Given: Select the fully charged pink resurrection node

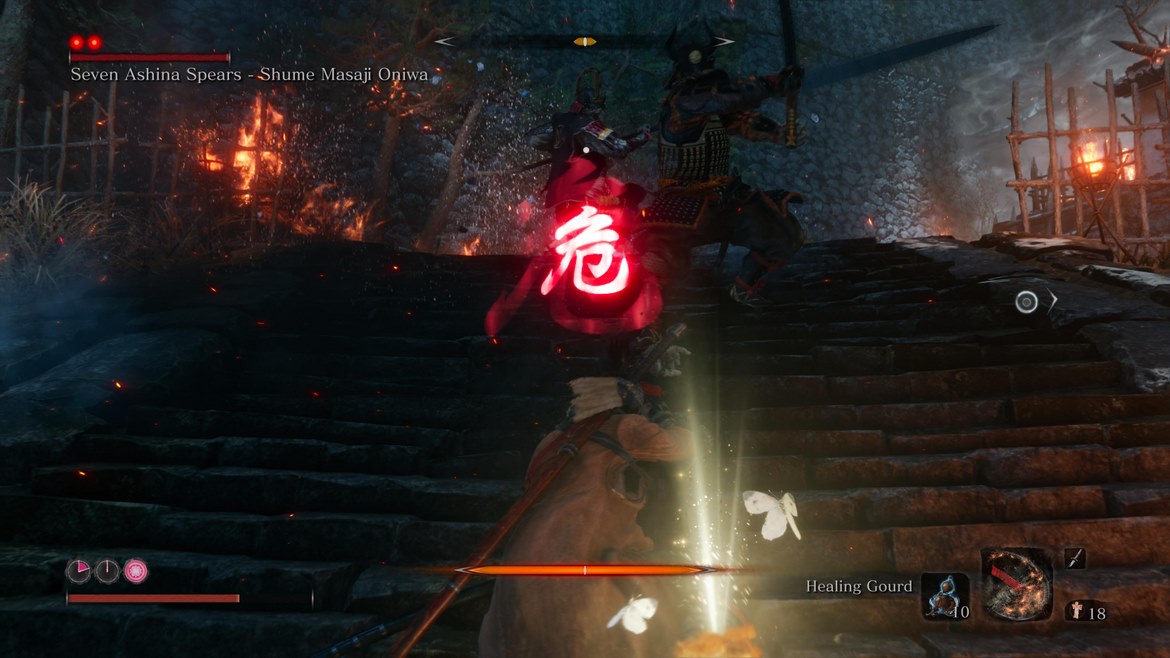Looking at the screenshot, I should pos(135,570).
